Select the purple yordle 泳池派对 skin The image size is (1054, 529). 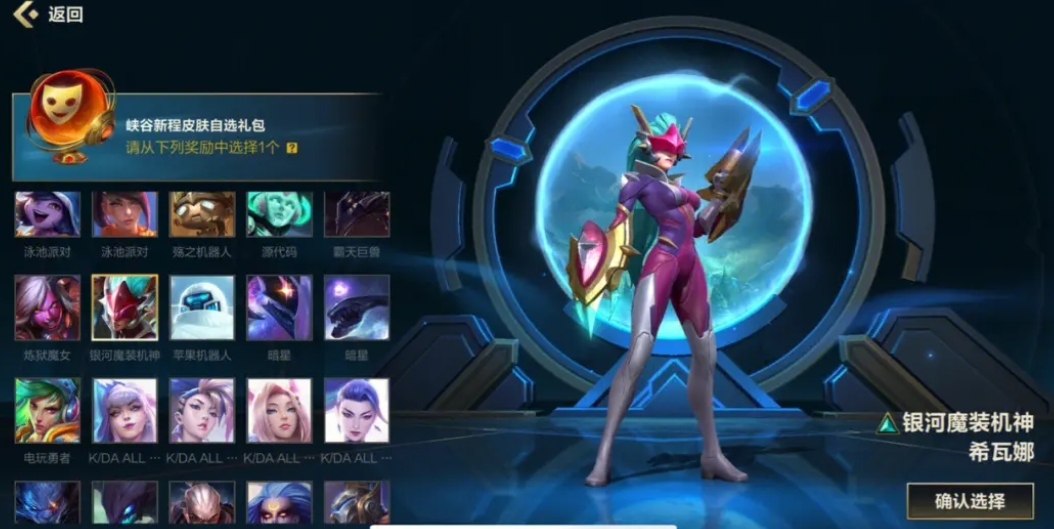tap(47, 214)
